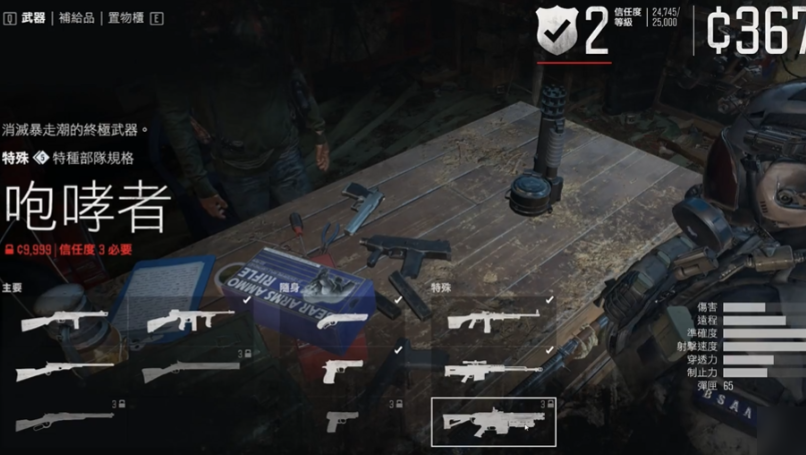The height and width of the screenshot is (455, 806).
Task: Pick the special light machine gun
Action: pyautogui.click(x=493, y=320)
